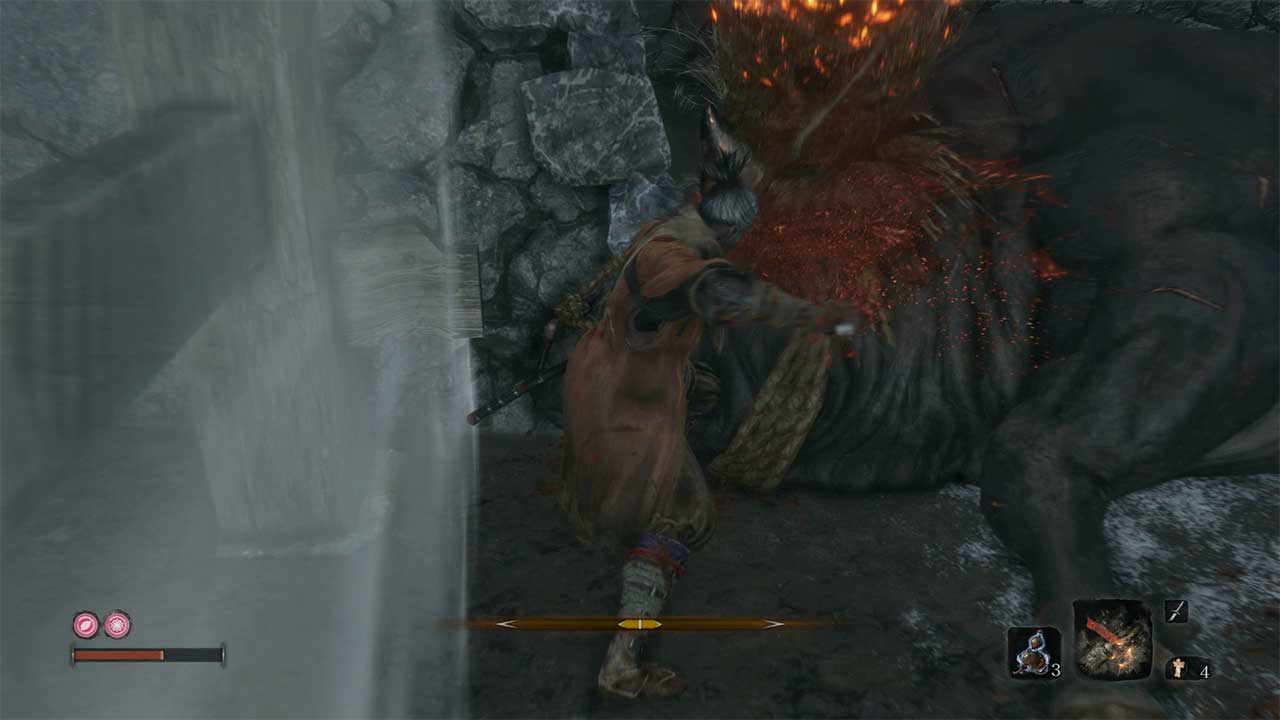Viewport: 1280px width, 720px height.
Task: Click the red health bar
Action: point(116,654)
